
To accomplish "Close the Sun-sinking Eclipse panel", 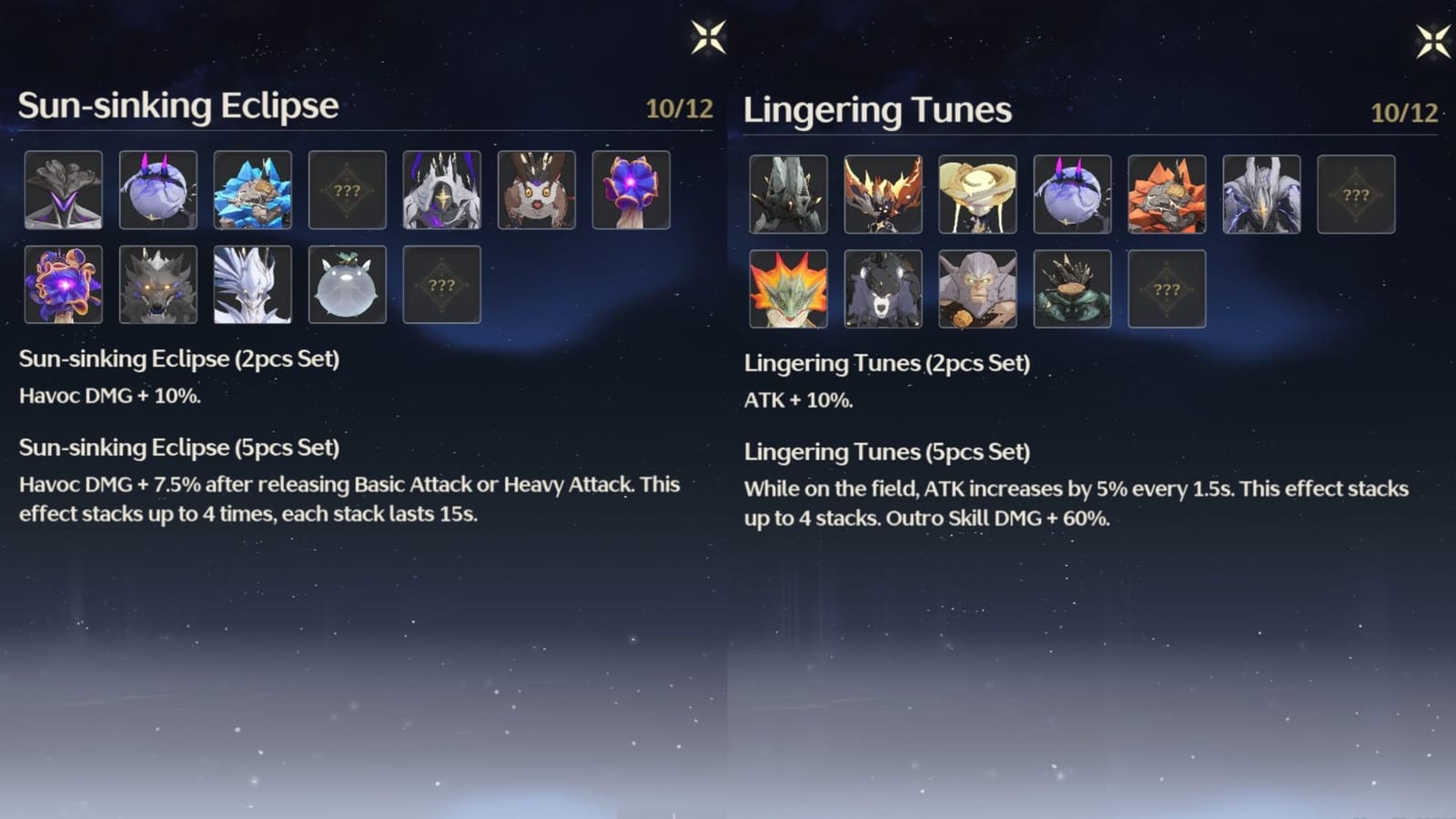I will pyautogui.click(x=709, y=38).
